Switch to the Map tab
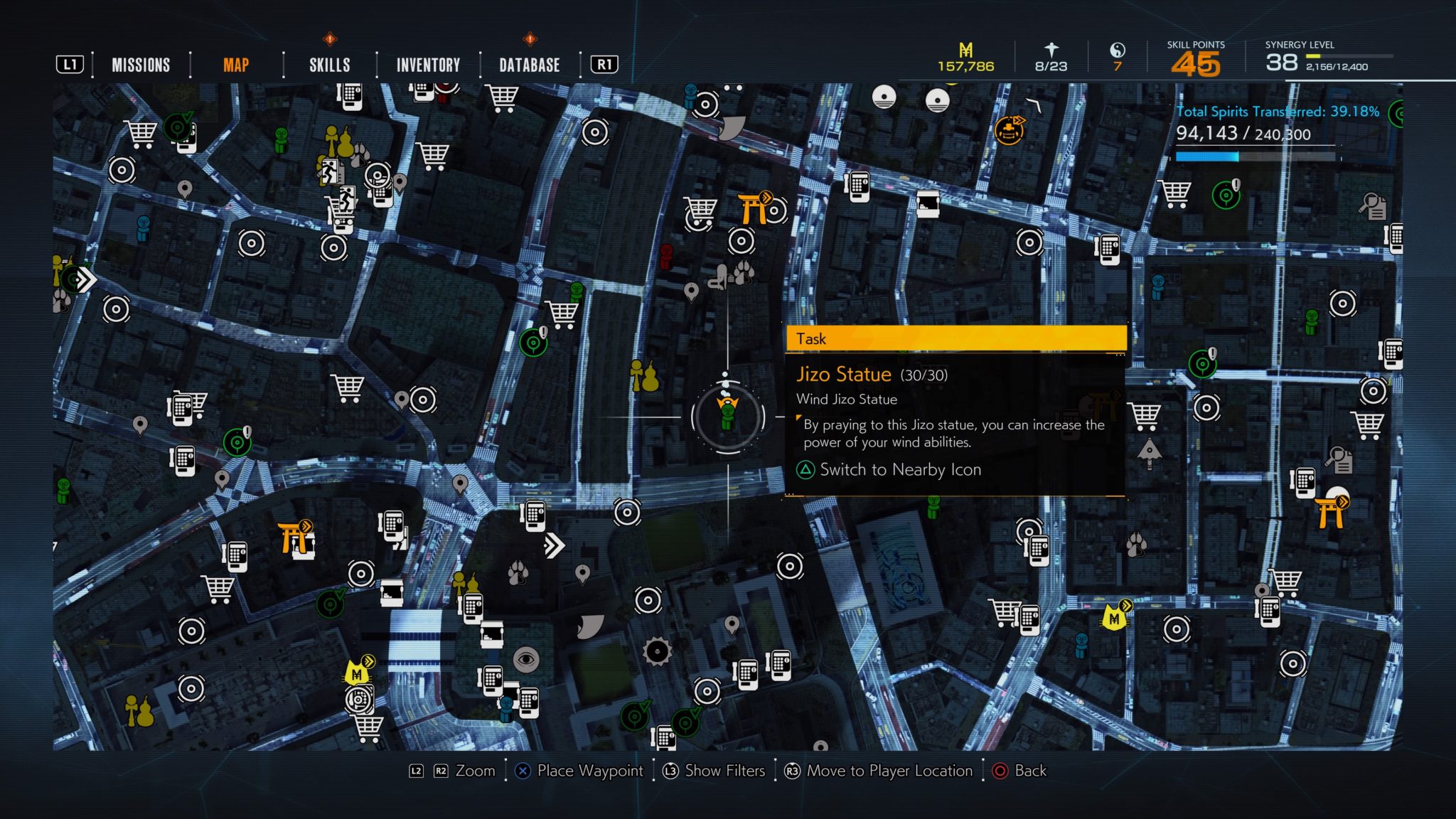Screen dimensions: 1456x819 click(x=236, y=65)
